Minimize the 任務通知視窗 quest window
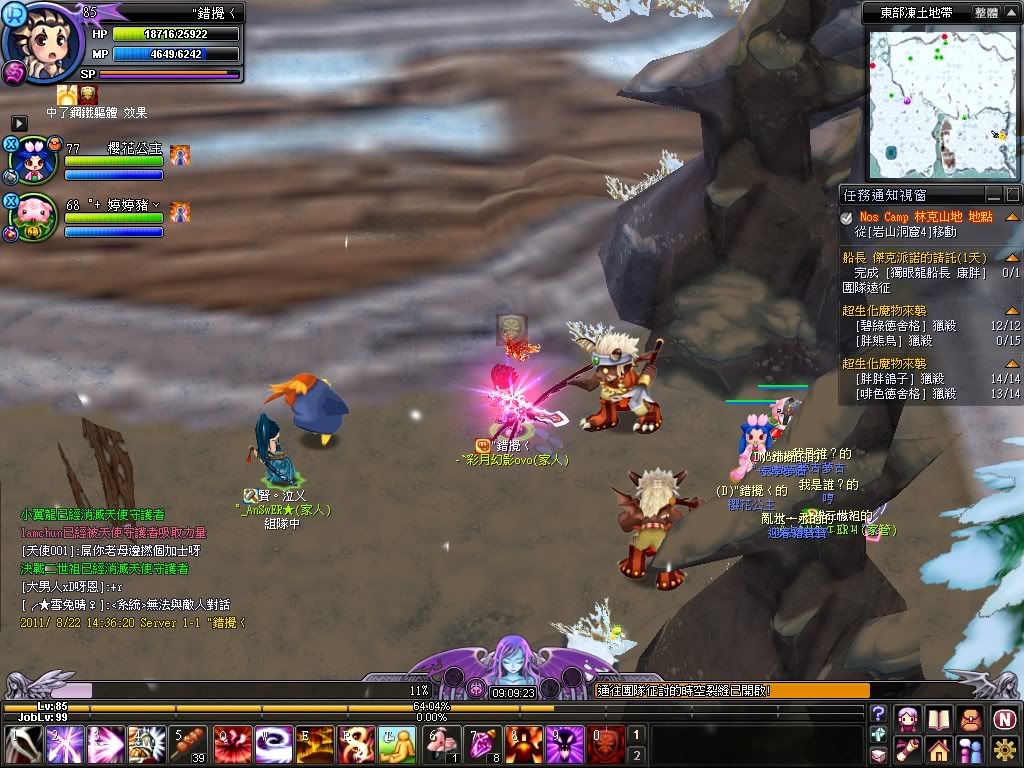Image resolution: width=1024 pixels, height=768 pixels. pyautogui.click(x=993, y=195)
